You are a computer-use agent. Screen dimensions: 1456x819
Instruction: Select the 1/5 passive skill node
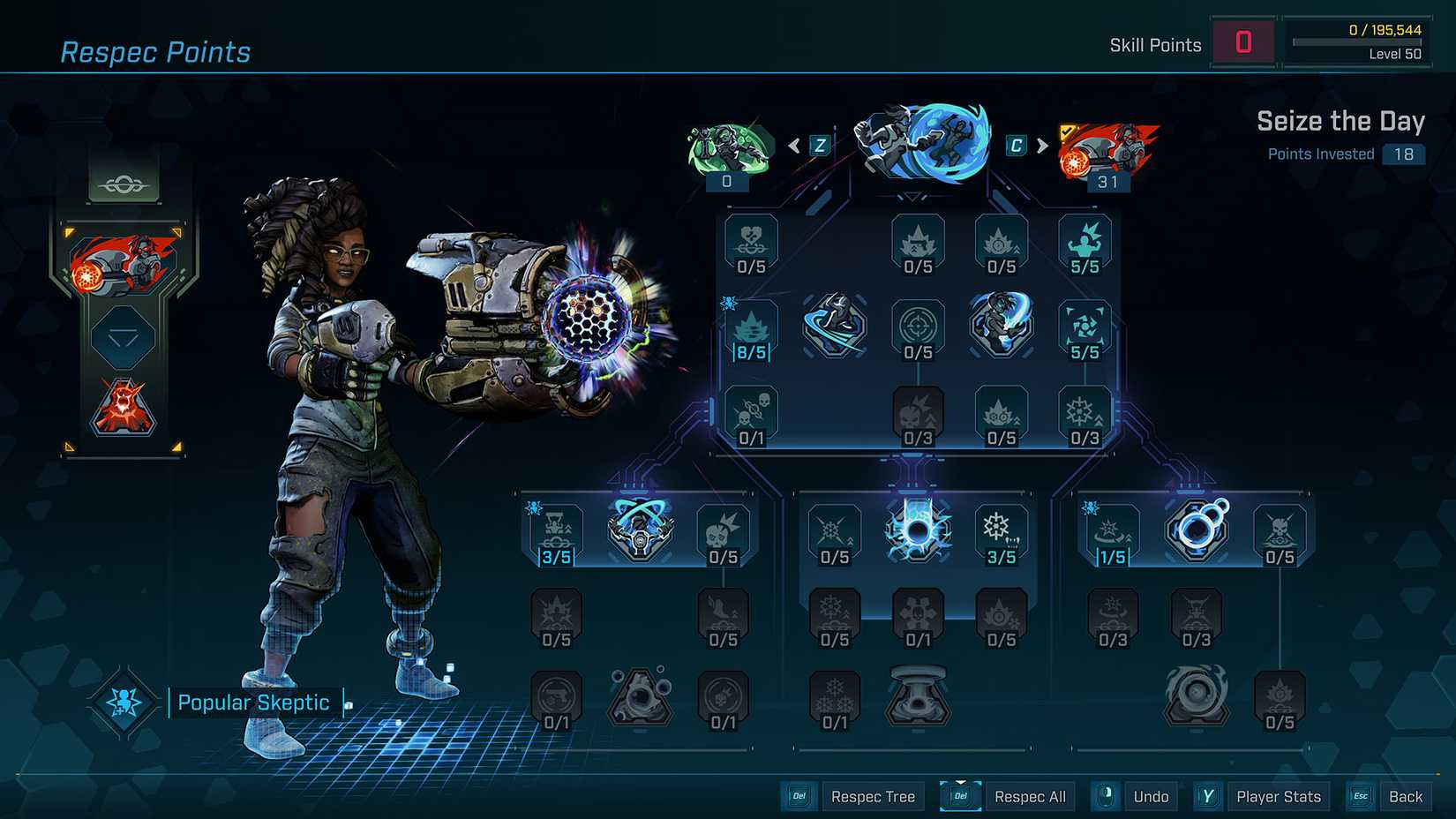point(1112,534)
